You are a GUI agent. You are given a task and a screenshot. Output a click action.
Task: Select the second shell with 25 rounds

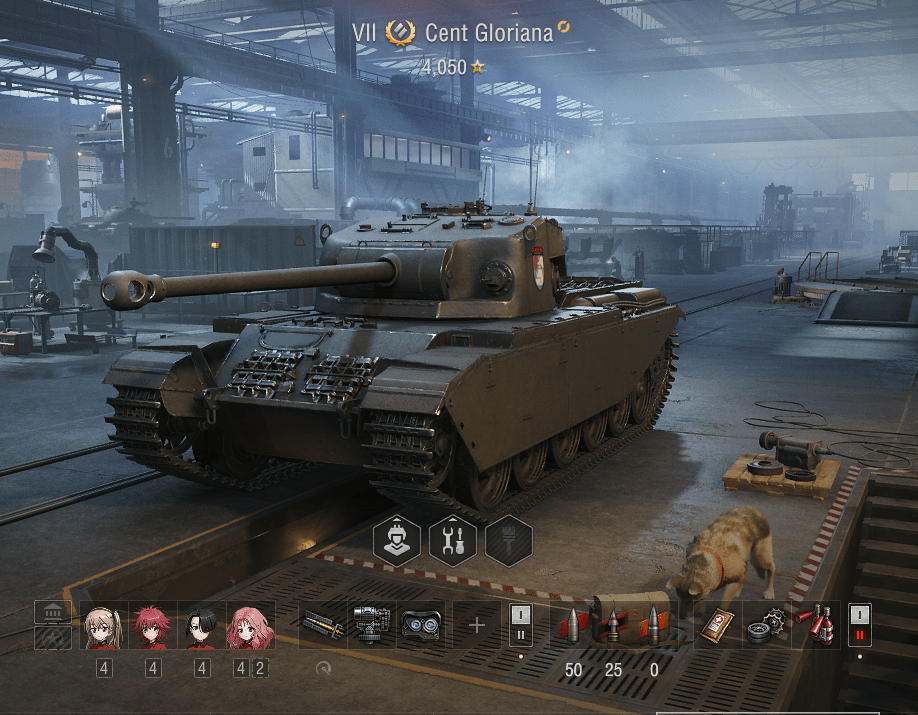(613, 625)
